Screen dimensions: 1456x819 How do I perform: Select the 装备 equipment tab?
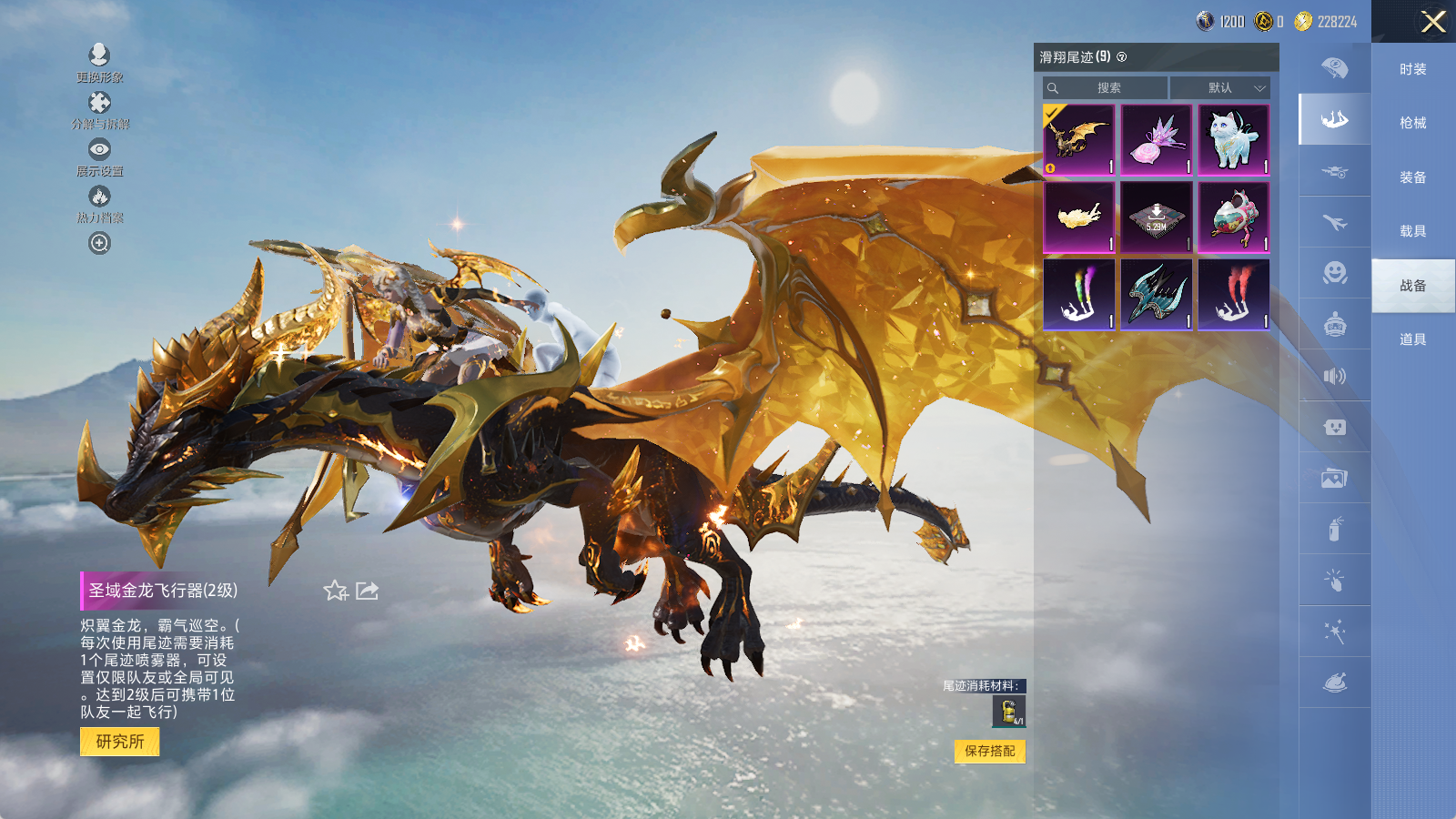[1412, 177]
